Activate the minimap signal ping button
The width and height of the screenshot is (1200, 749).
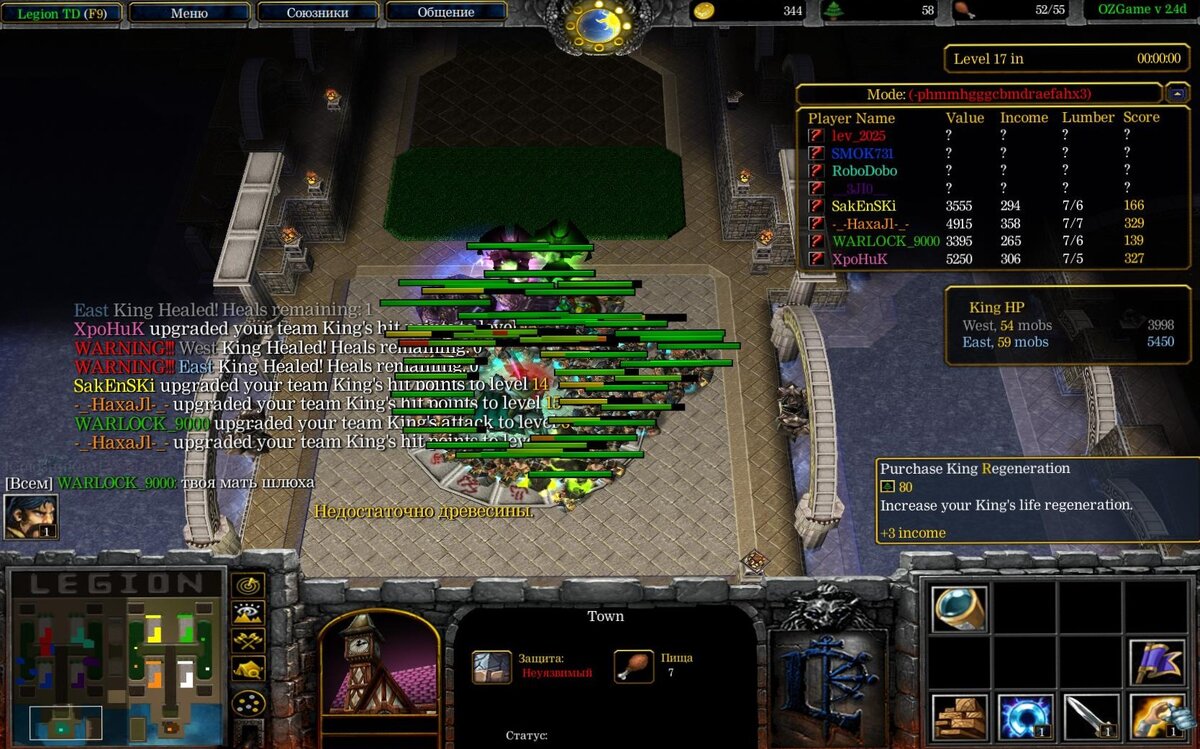tap(248, 585)
